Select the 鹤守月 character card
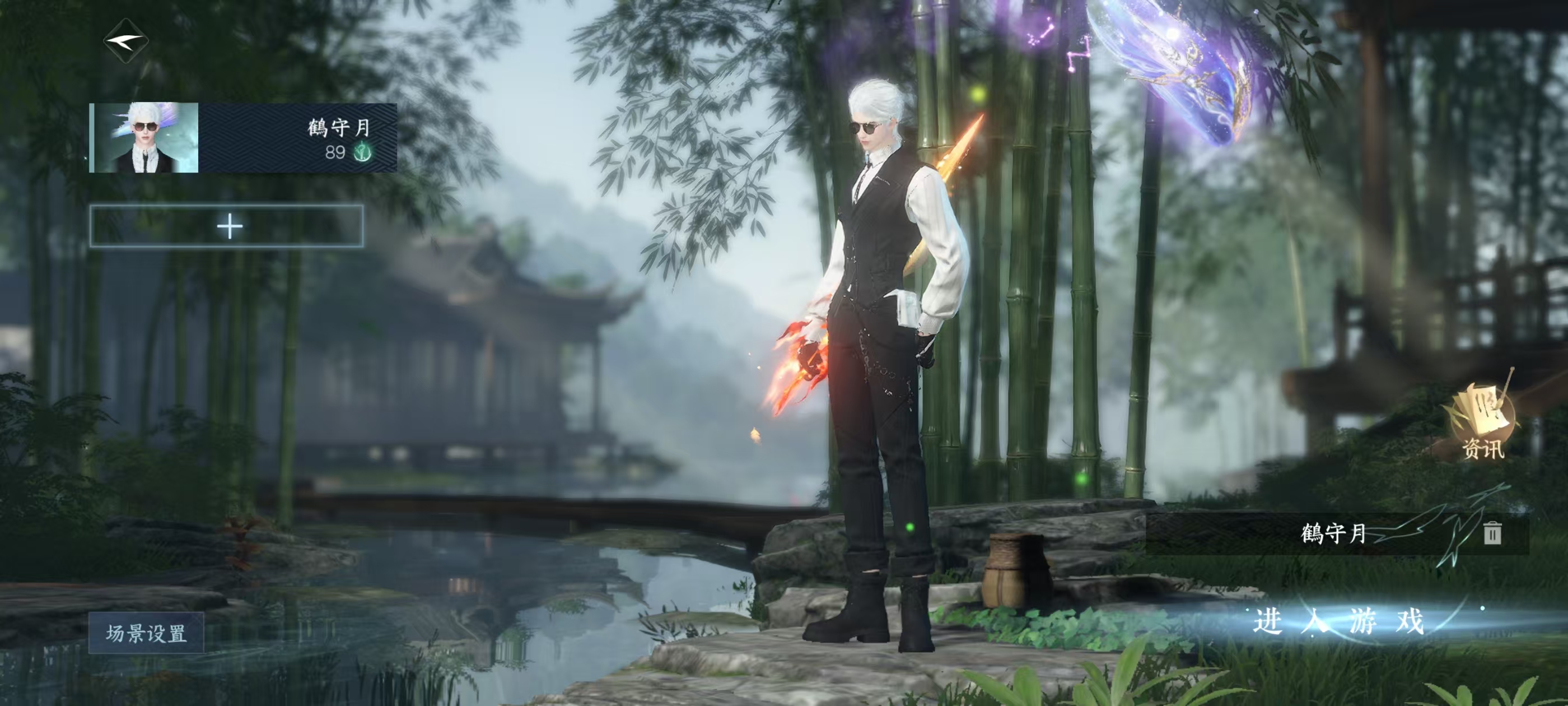The height and width of the screenshot is (706, 1568). click(x=243, y=138)
